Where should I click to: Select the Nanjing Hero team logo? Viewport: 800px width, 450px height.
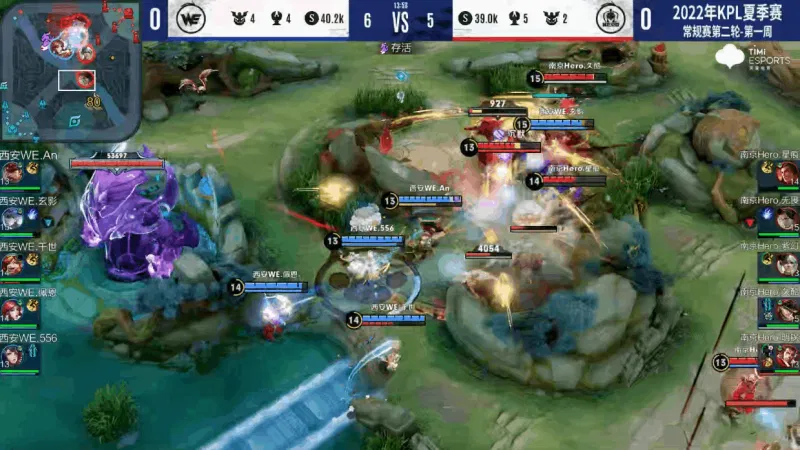point(609,19)
